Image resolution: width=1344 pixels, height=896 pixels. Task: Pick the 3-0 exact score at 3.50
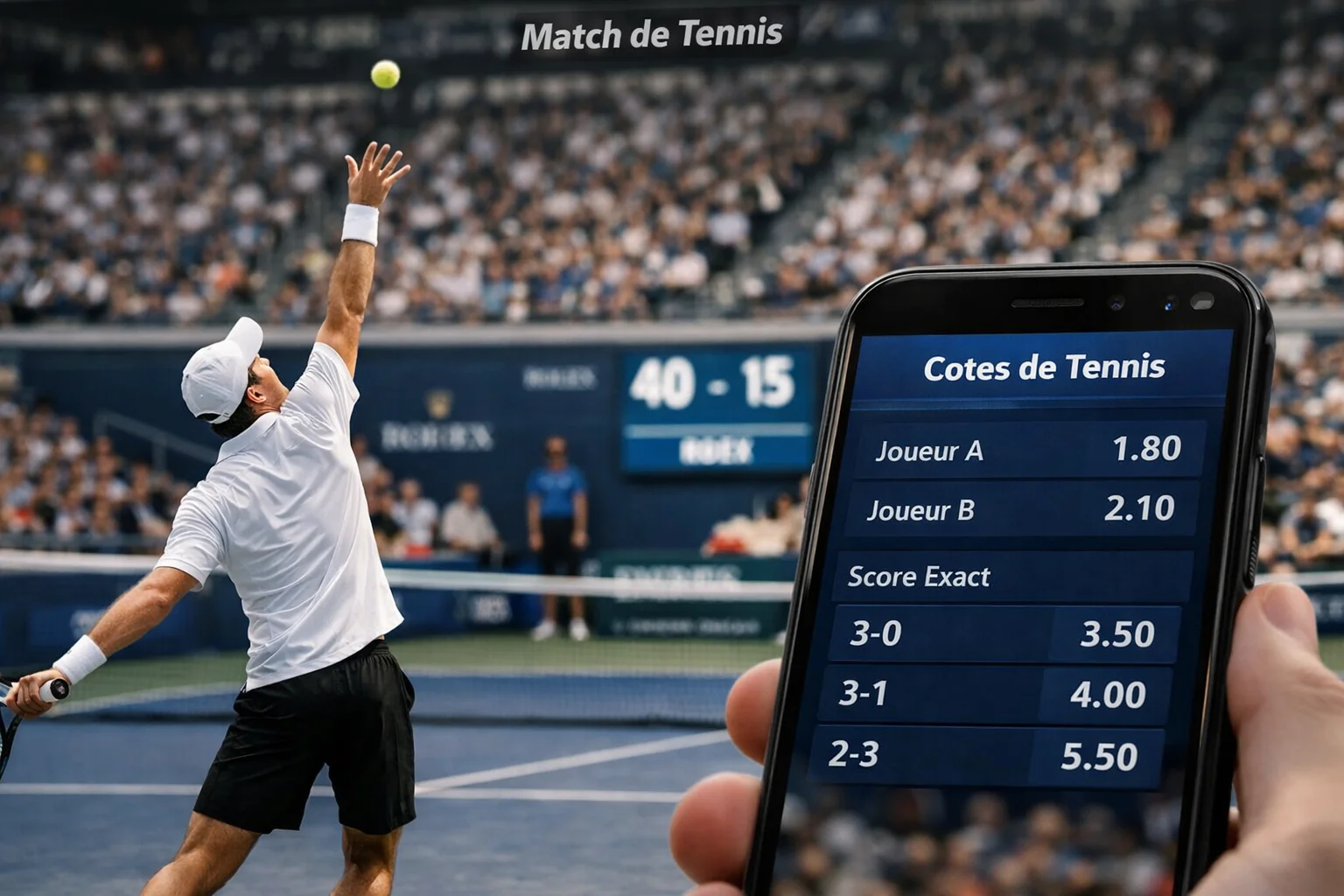coord(1004,633)
